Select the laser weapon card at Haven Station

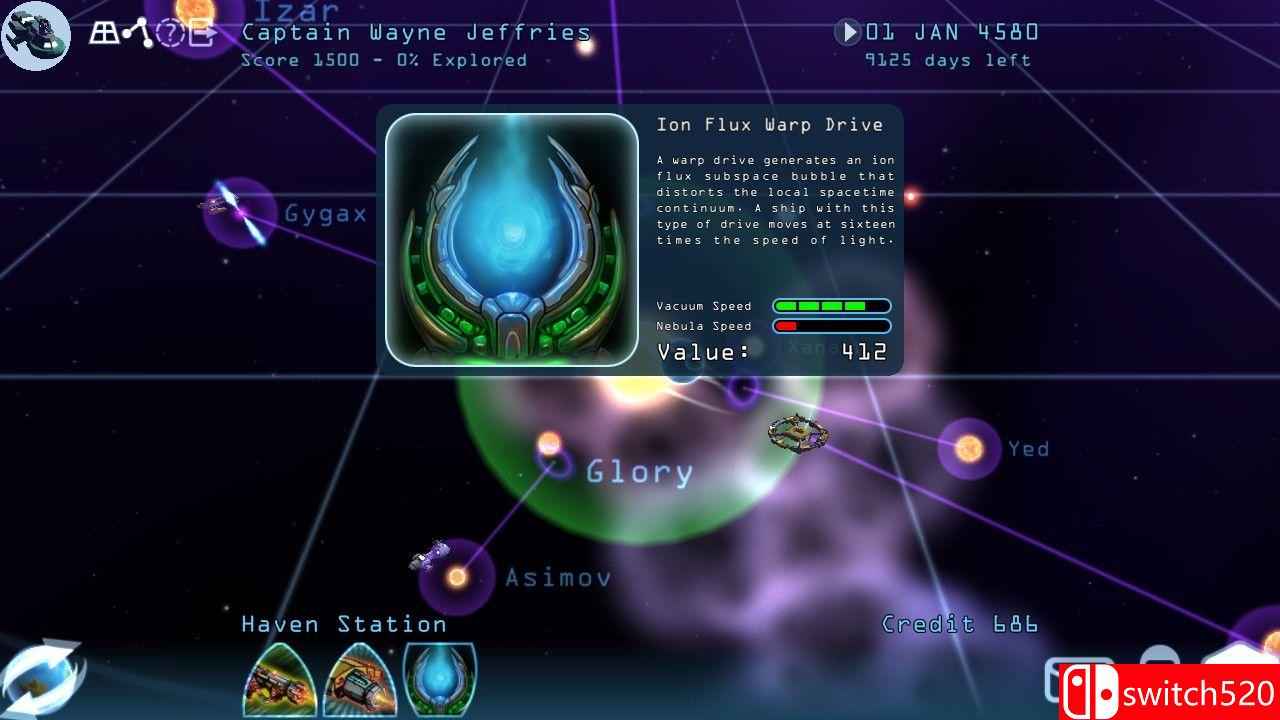(280, 680)
